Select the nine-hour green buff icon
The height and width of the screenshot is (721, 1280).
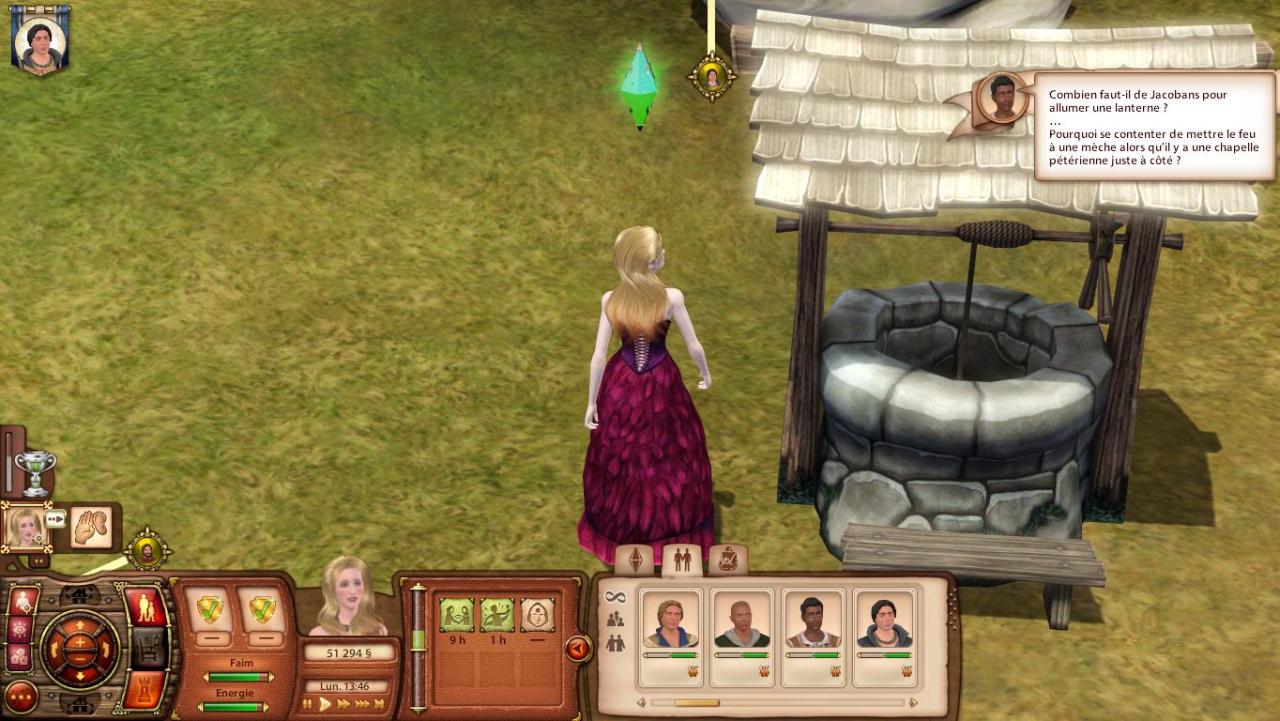point(457,615)
